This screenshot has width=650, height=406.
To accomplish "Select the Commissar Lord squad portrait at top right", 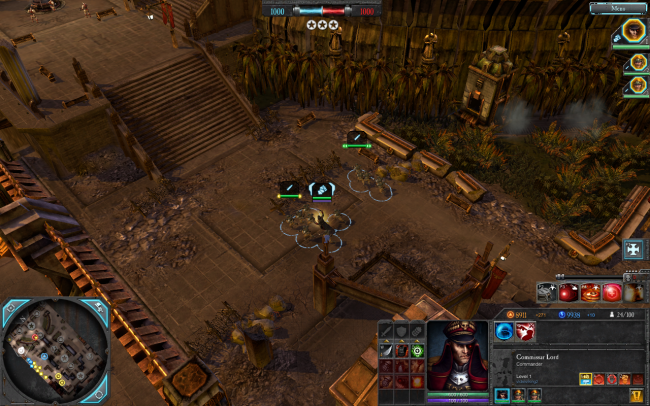I will (634, 33).
